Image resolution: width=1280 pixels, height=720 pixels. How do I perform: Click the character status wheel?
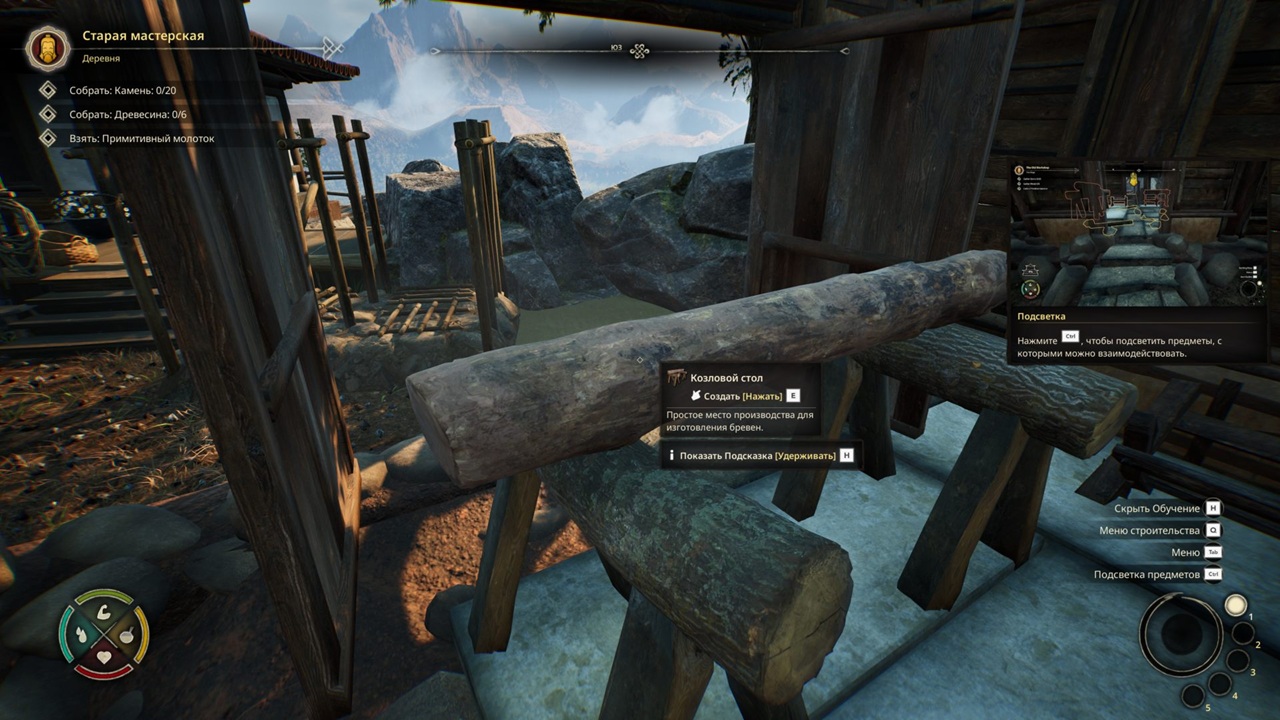tap(104, 634)
